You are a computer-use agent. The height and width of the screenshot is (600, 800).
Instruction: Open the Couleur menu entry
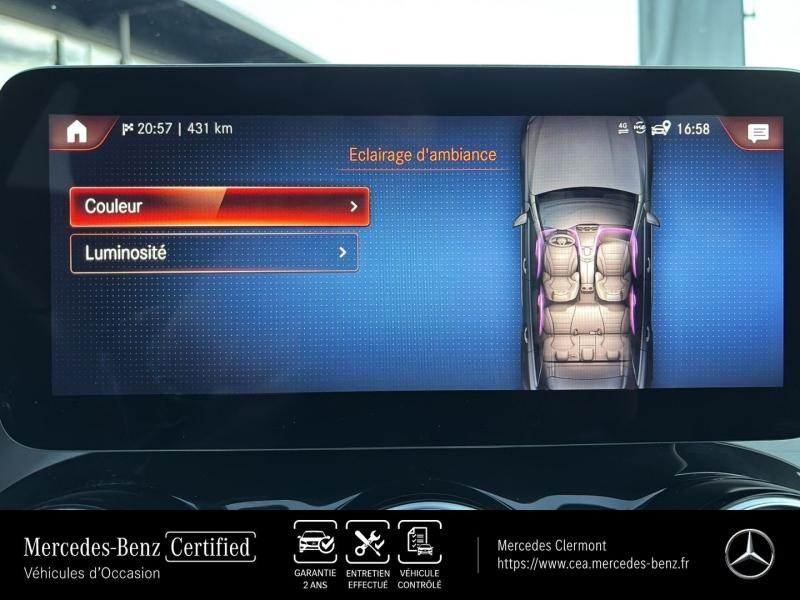pyautogui.click(x=219, y=207)
